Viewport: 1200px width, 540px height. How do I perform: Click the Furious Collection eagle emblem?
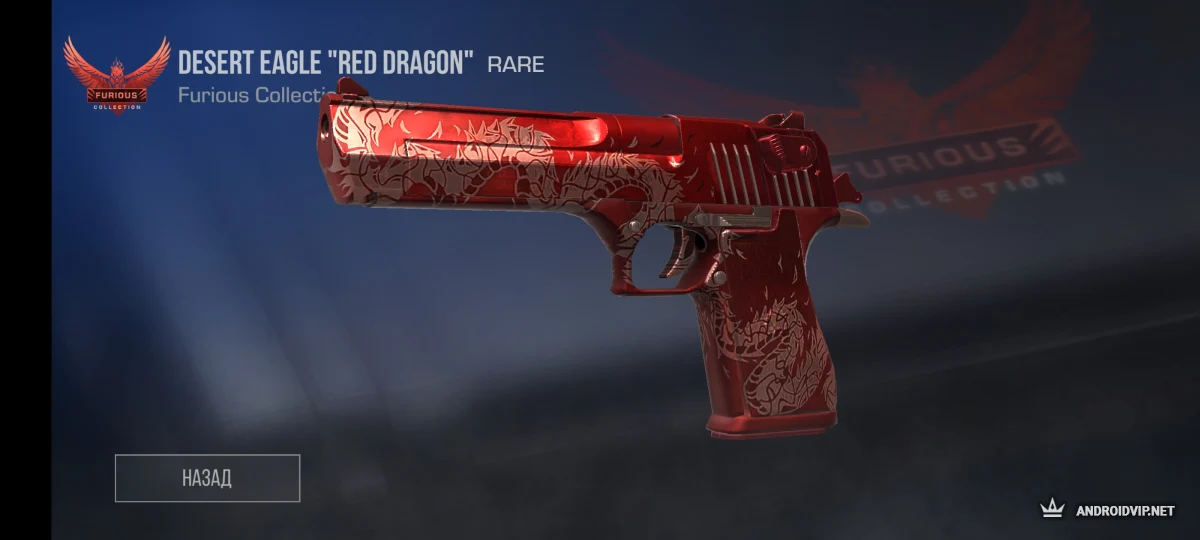pyautogui.click(x=117, y=75)
